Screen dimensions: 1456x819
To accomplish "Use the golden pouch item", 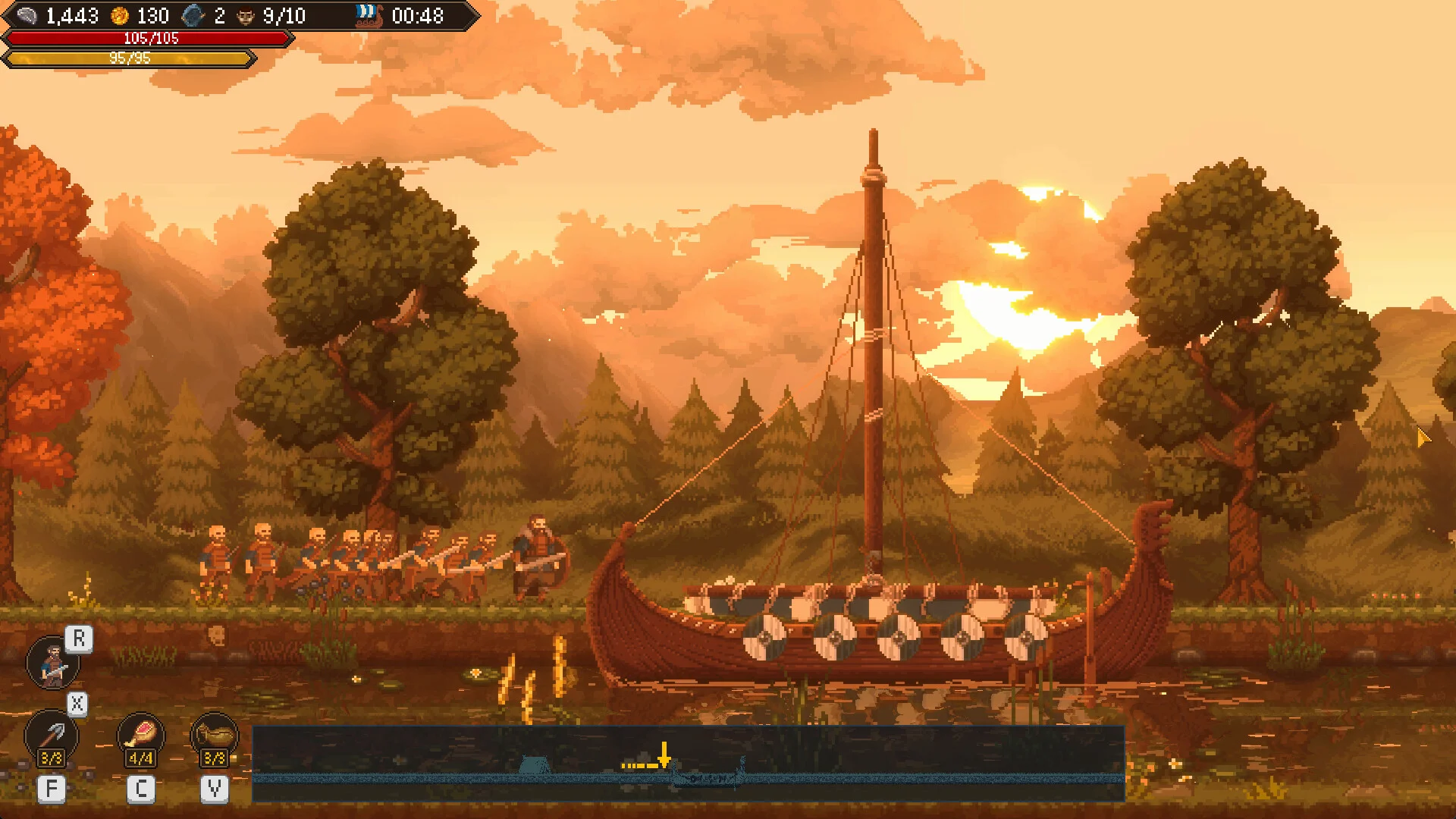I will 214,735.
